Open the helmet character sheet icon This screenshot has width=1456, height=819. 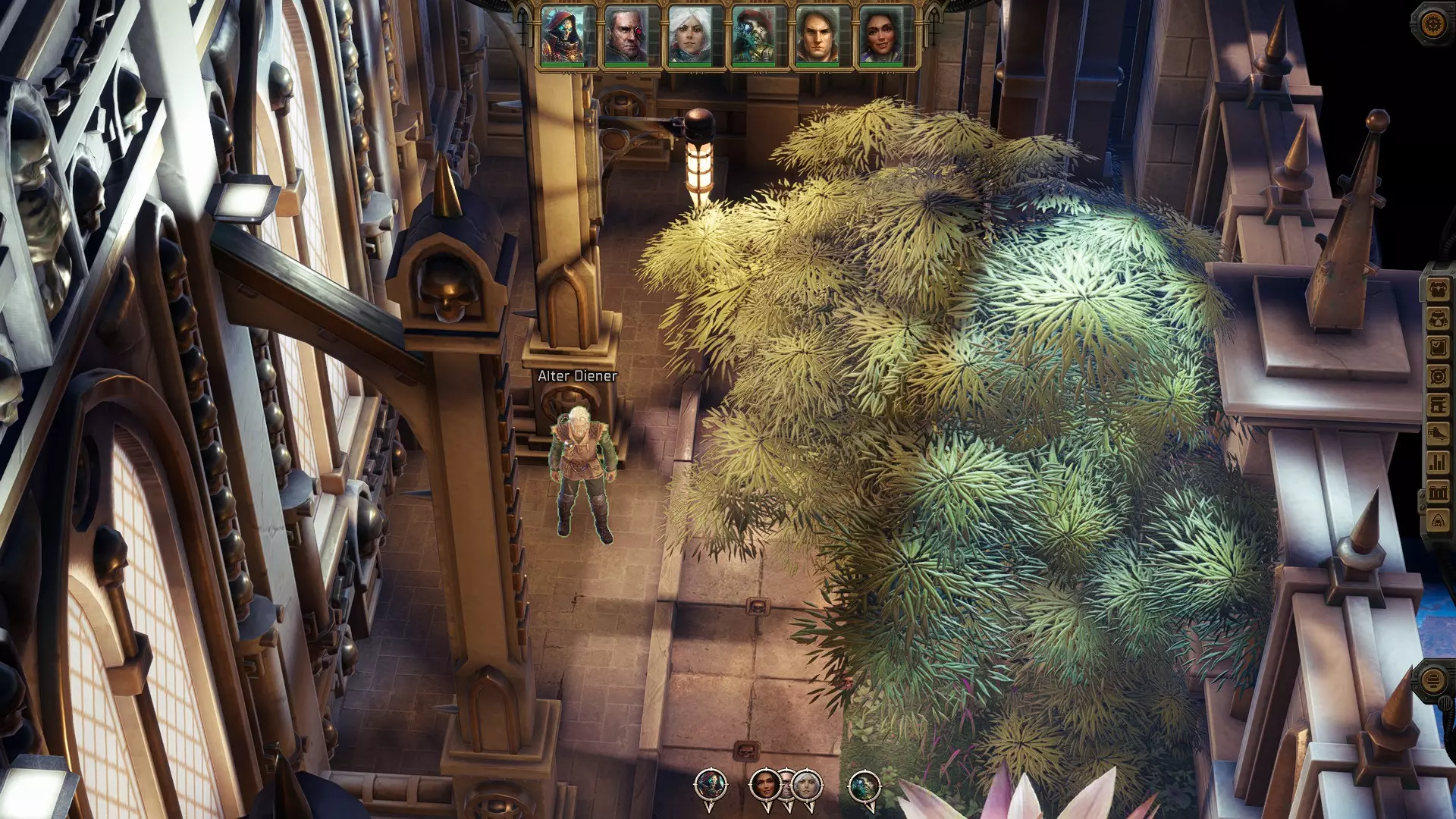[x=1439, y=319]
